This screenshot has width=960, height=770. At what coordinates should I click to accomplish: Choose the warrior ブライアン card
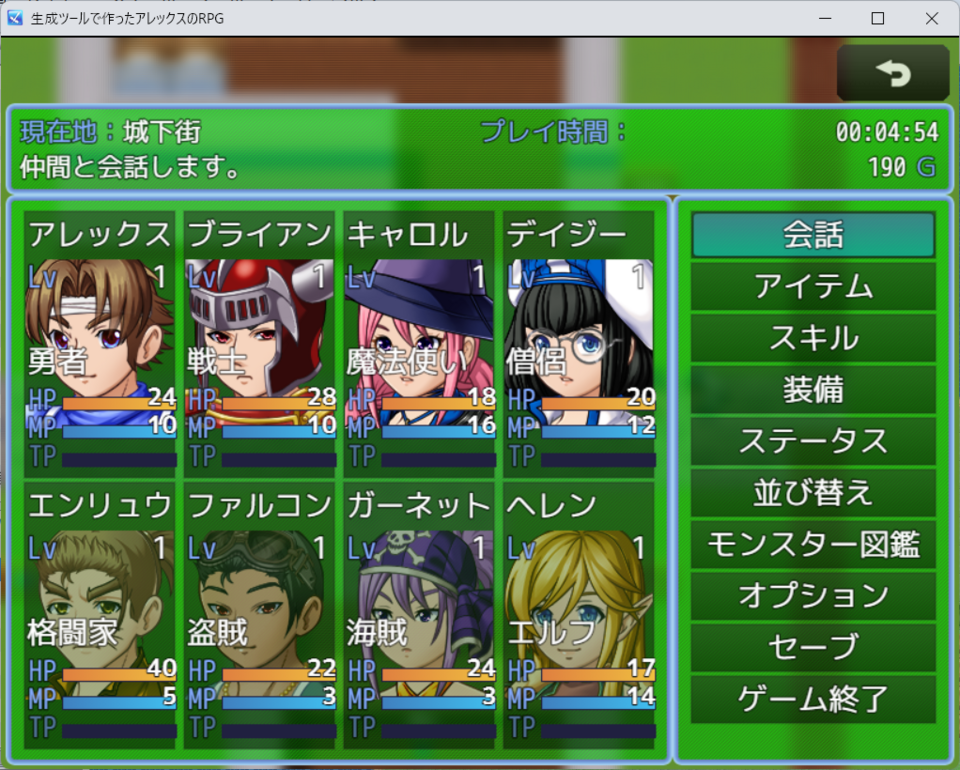[x=260, y=340]
